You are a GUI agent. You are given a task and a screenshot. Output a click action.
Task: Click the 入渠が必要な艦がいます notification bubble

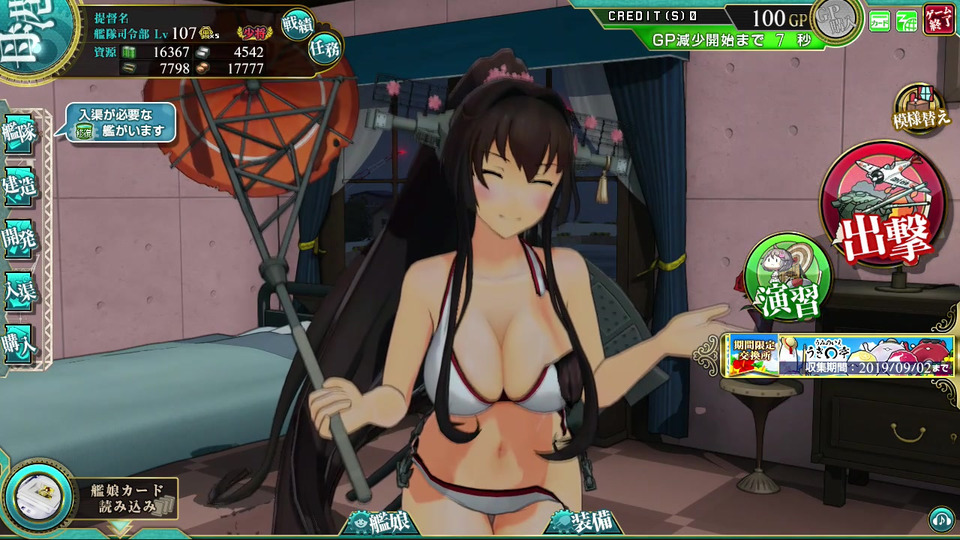coord(119,124)
